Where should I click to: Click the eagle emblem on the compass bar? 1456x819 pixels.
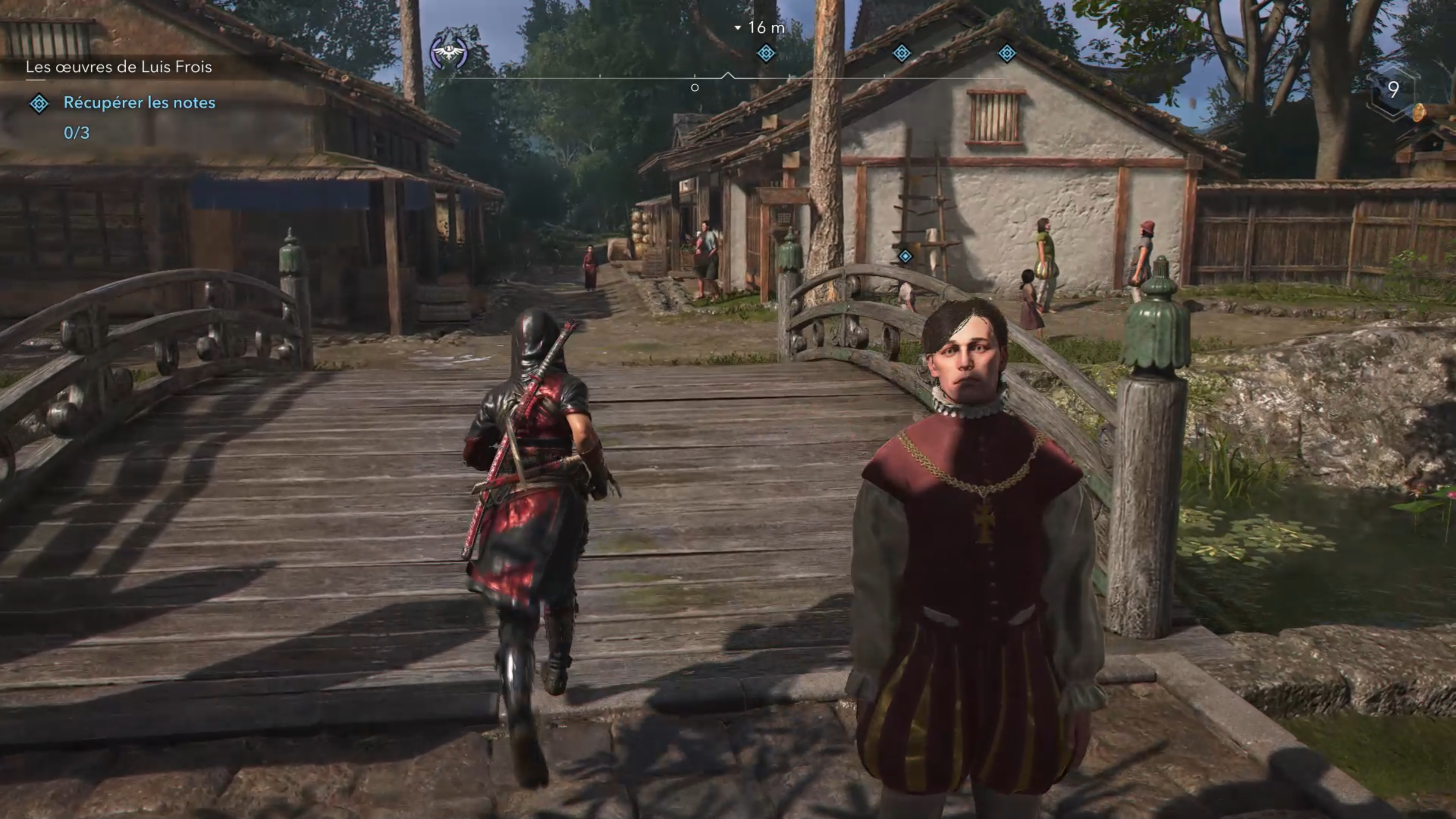[x=449, y=53]
